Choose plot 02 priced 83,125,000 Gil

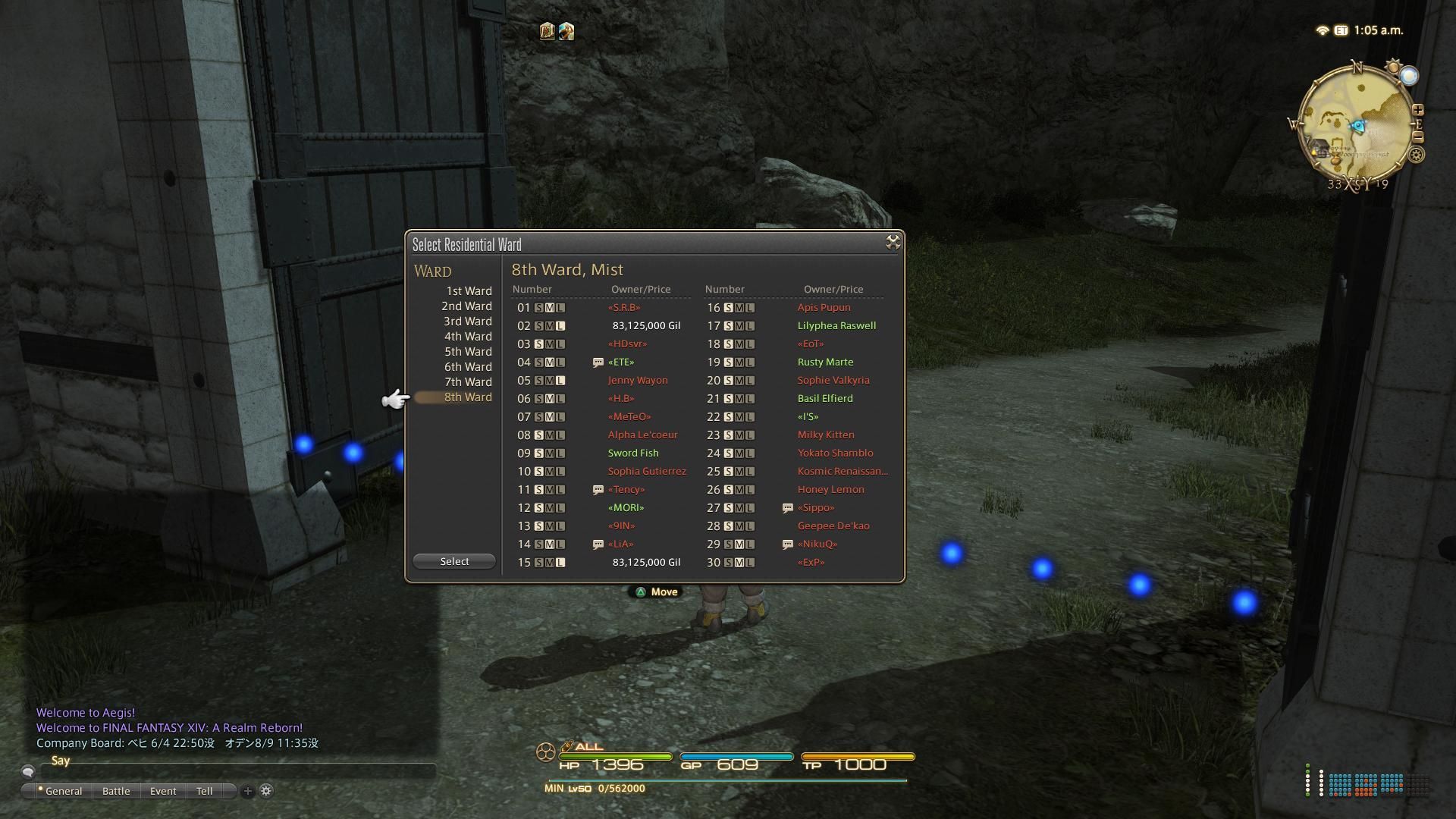pos(599,326)
